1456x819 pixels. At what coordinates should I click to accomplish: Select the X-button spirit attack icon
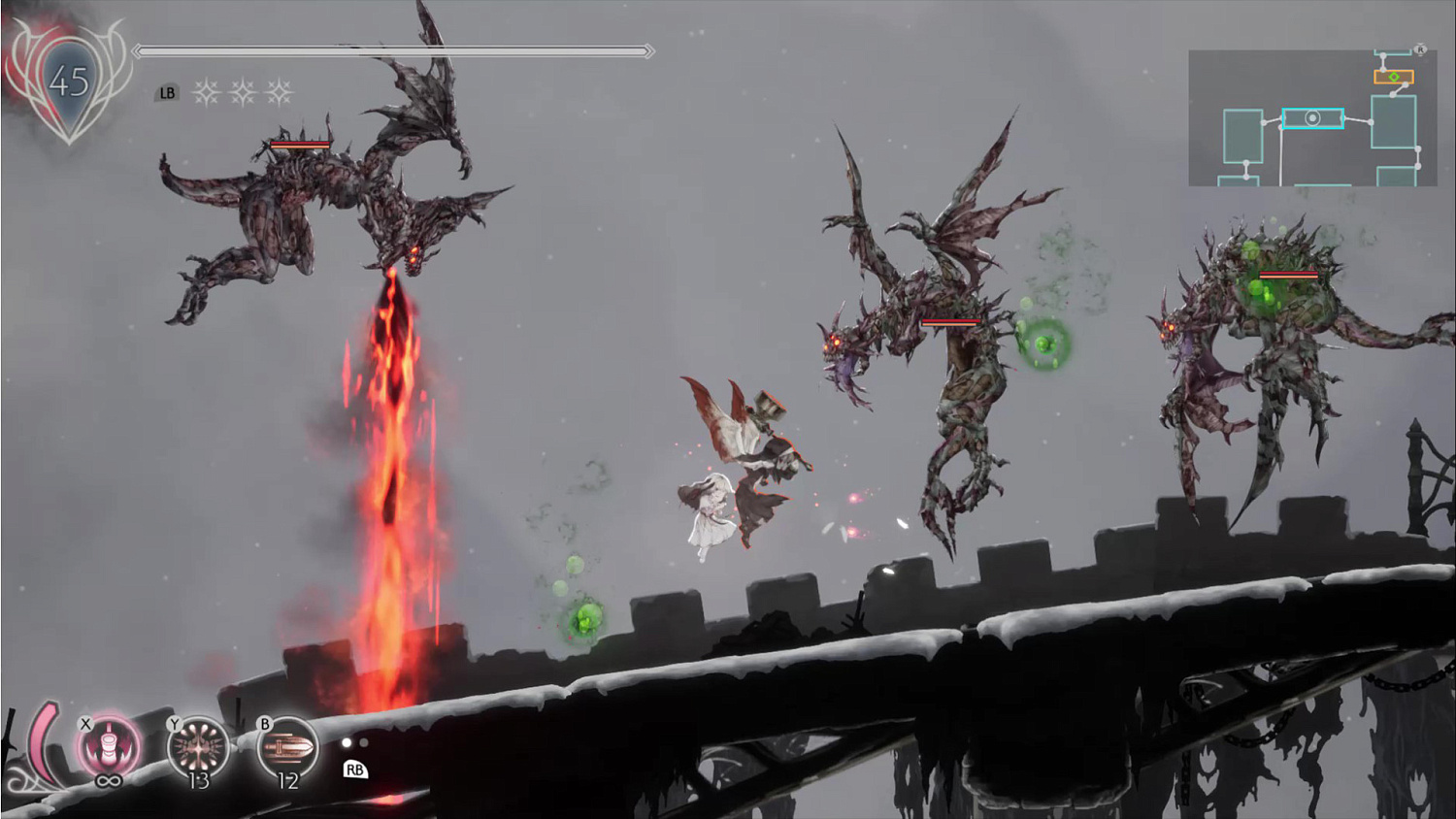pyautogui.click(x=110, y=743)
